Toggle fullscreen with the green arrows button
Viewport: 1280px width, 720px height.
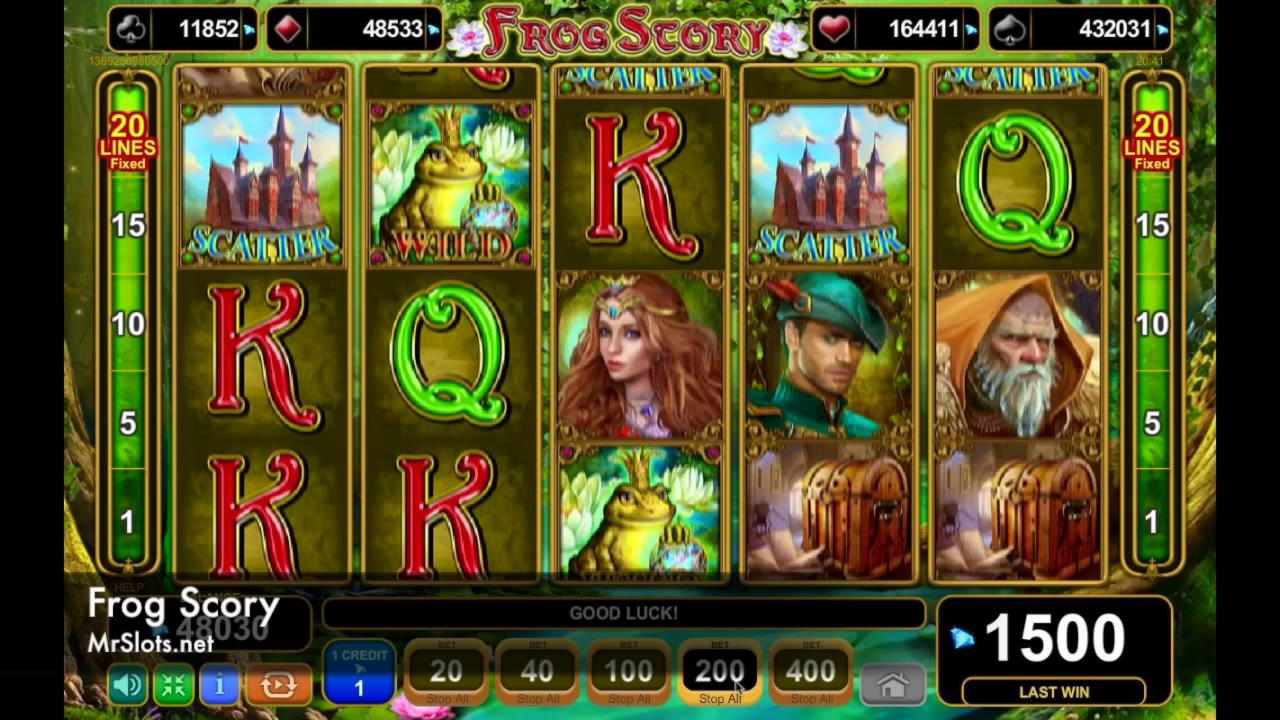[173, 685]
